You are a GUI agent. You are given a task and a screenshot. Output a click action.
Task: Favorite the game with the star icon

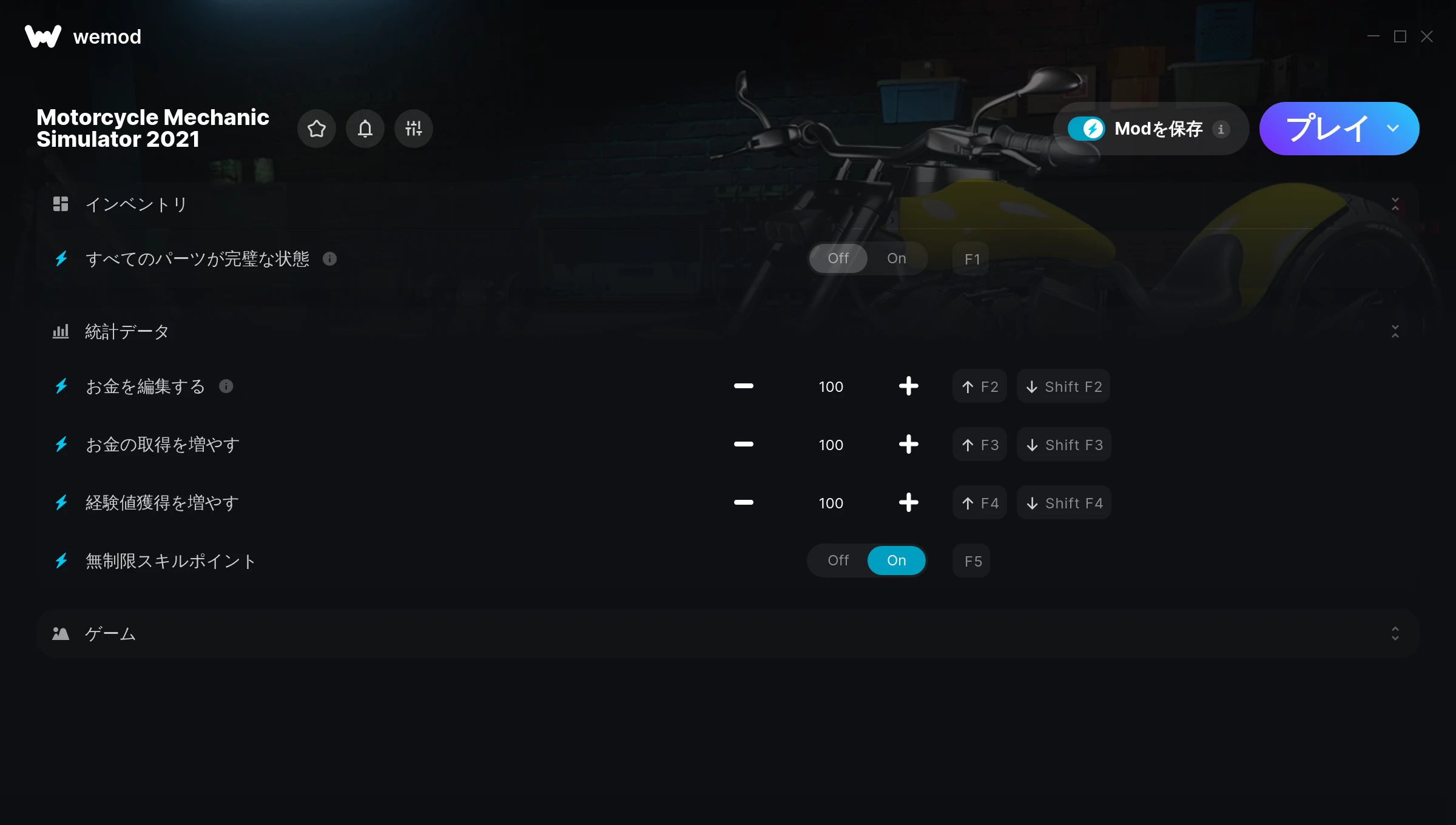(317, 129)
